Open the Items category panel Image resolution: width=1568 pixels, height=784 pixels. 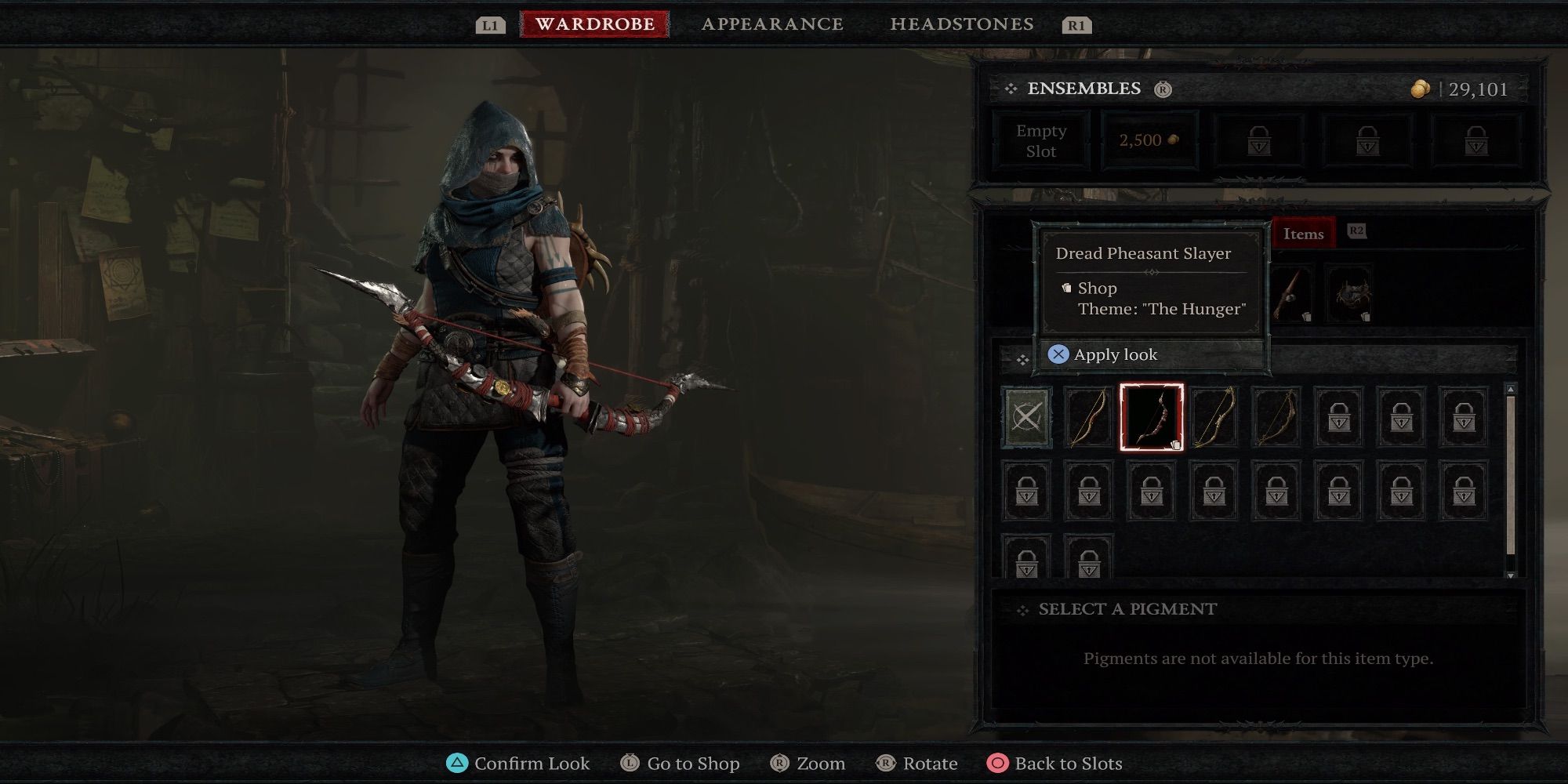pos(1303,234)
